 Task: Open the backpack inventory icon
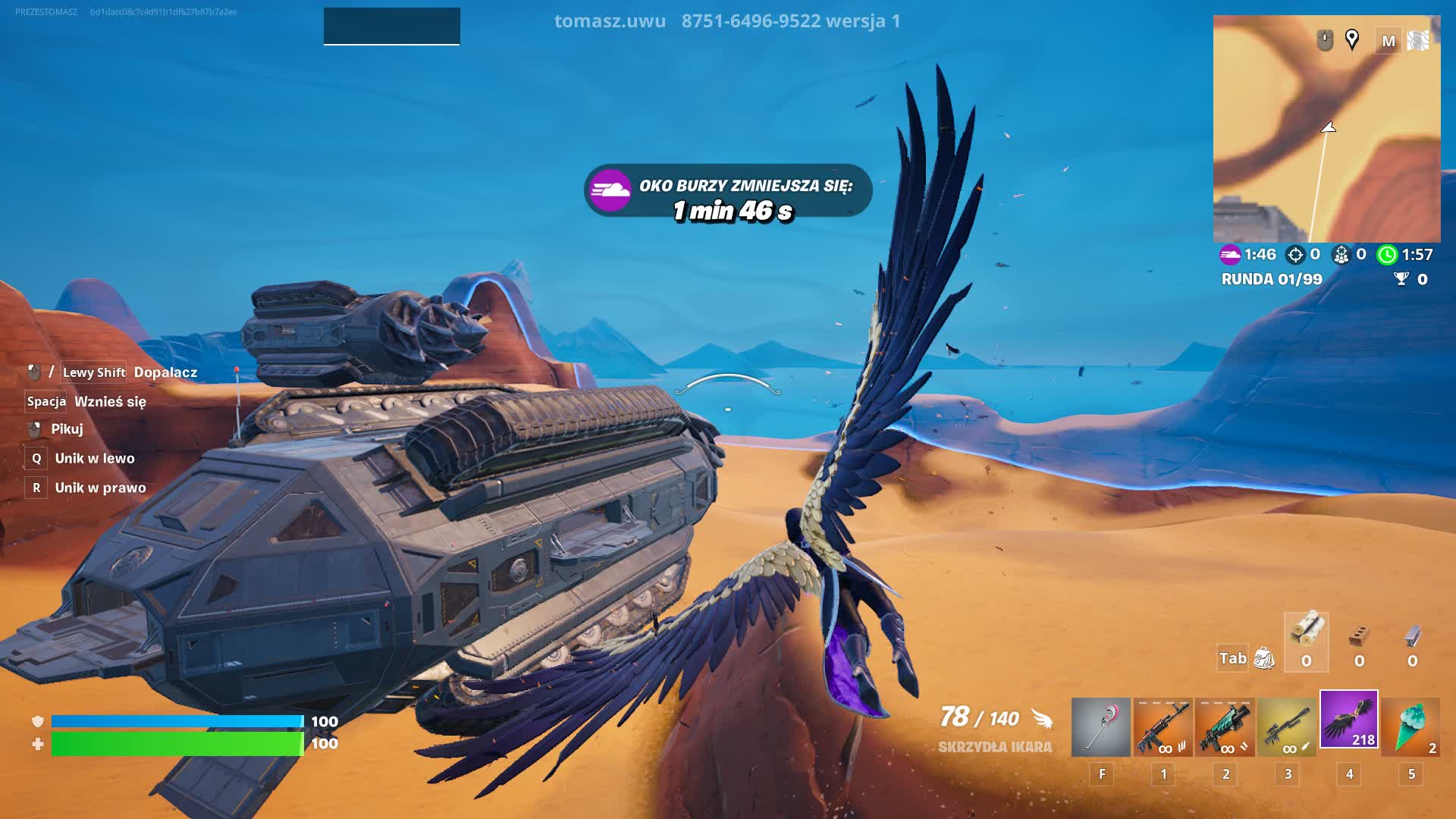(1264, 658)
